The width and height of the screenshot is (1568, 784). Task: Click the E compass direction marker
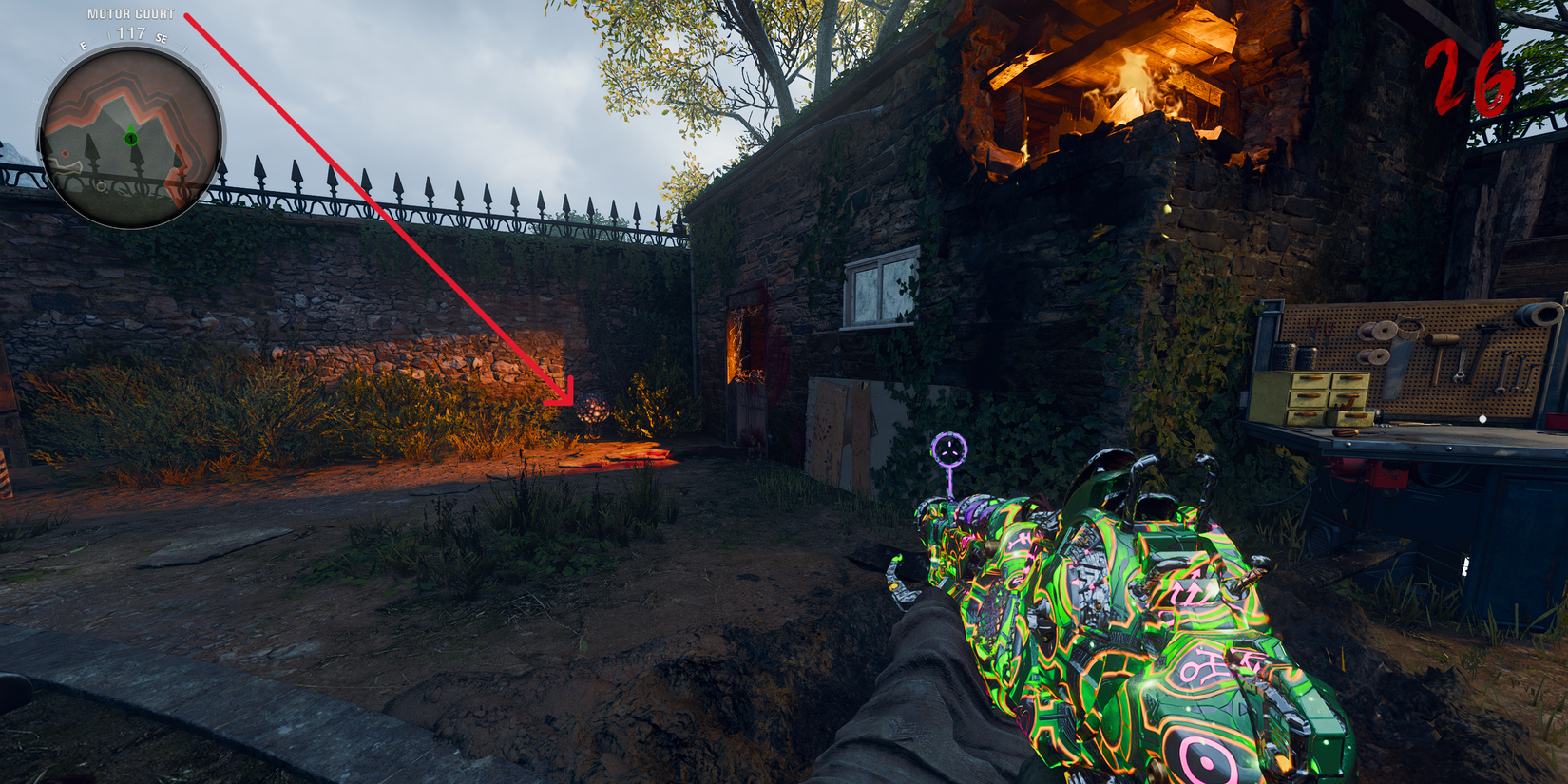(84, 45)
